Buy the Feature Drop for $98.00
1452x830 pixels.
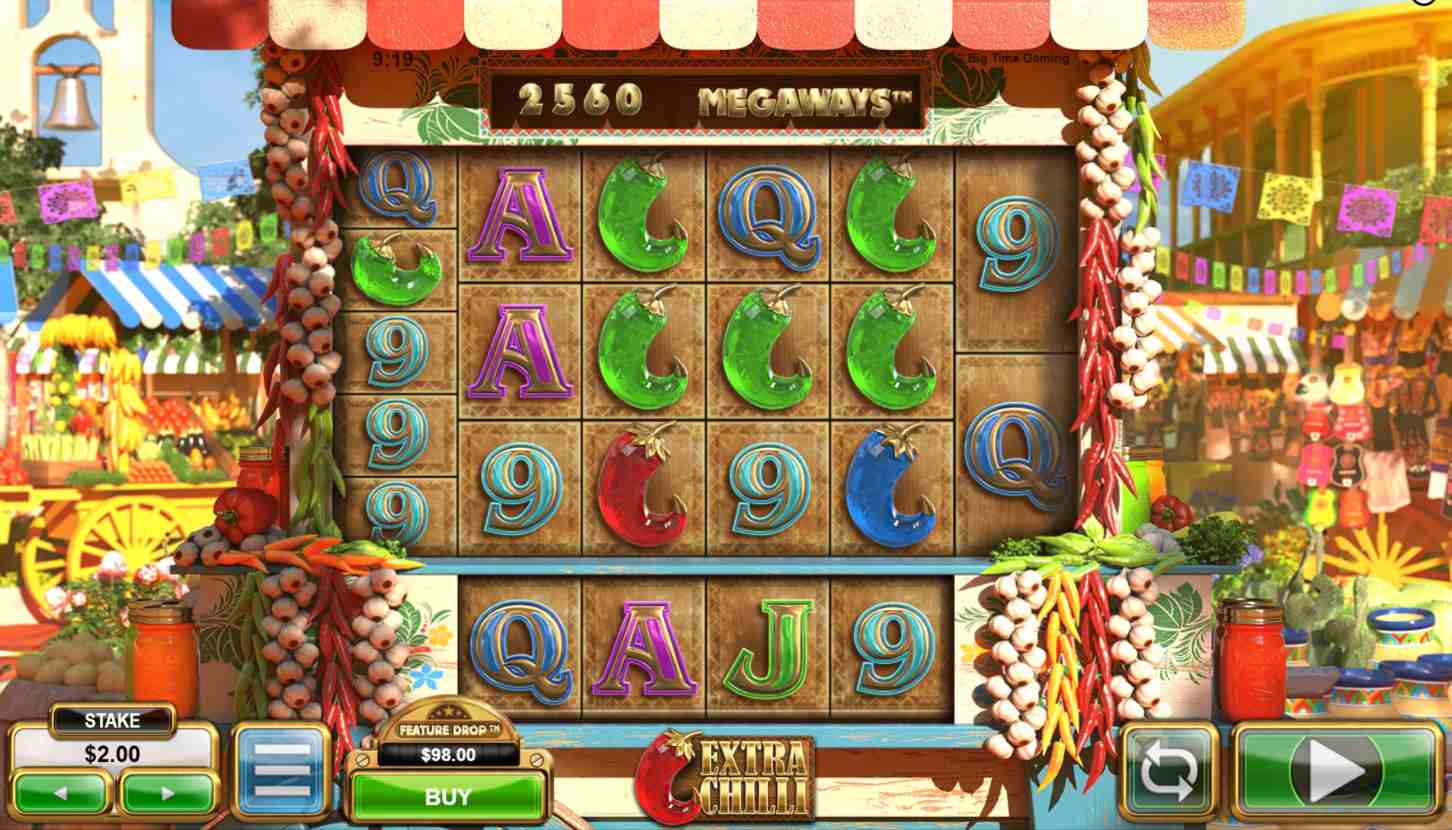click(447, 797)
